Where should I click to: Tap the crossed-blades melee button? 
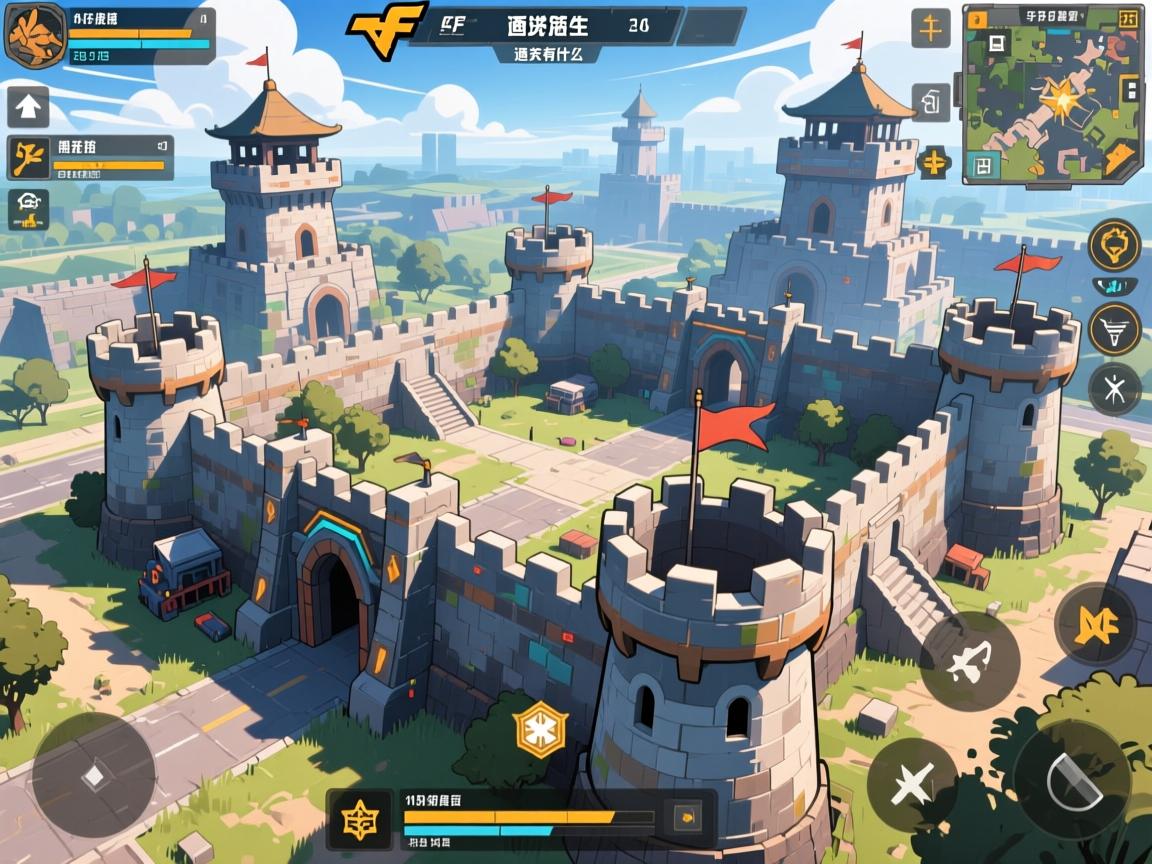pos(912,785)
